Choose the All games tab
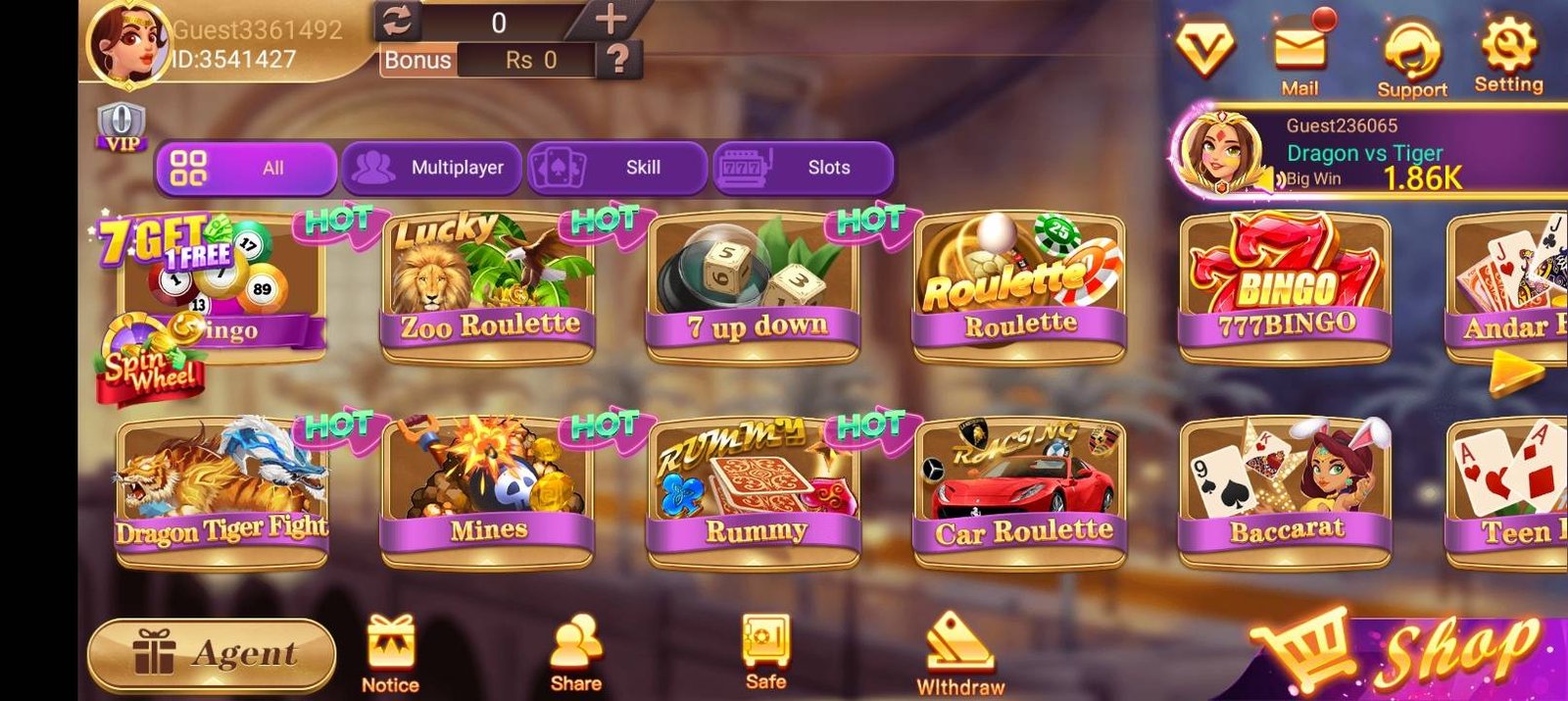Image resolution: width=1568 pixels, height=701 pixels. pyautogui.click(x=246, y=168)
